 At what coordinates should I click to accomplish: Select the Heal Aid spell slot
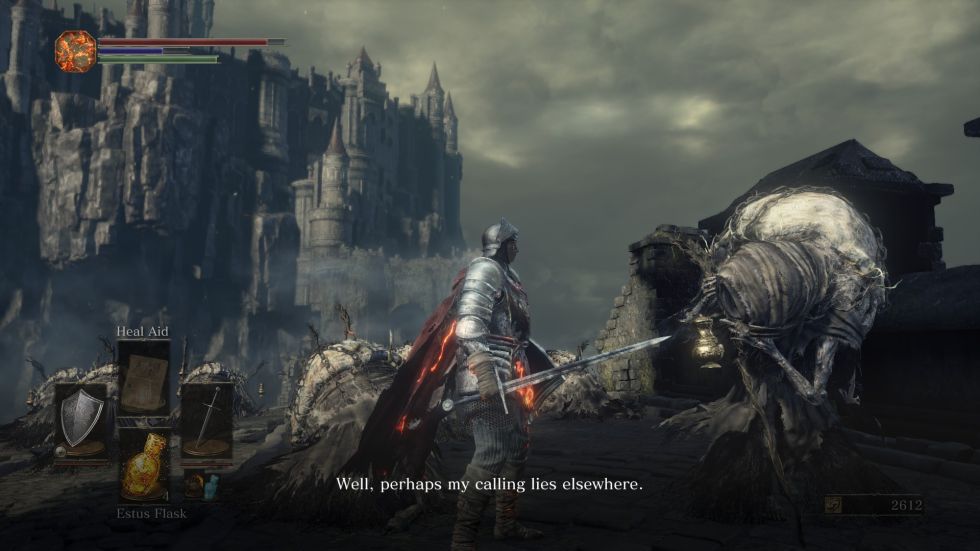pyautogui.click(x=143, y=377)
